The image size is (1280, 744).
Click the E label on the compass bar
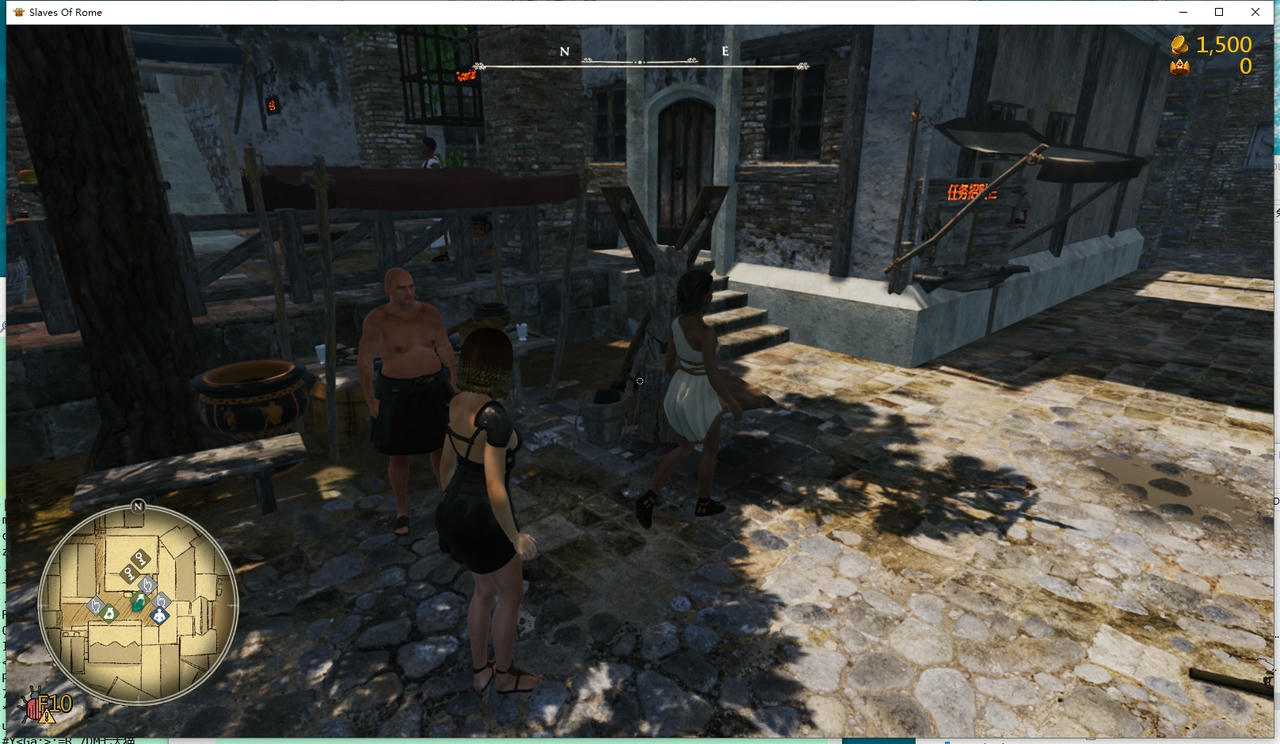pos(724,50)
